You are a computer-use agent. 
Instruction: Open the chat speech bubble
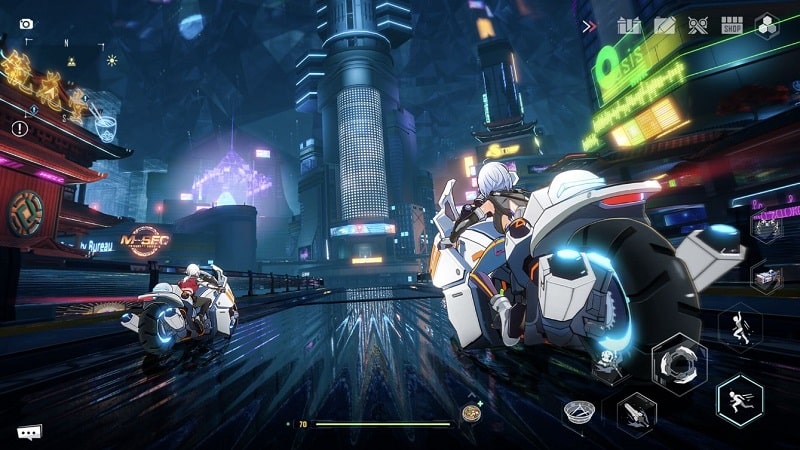click(x=29, y=433)
